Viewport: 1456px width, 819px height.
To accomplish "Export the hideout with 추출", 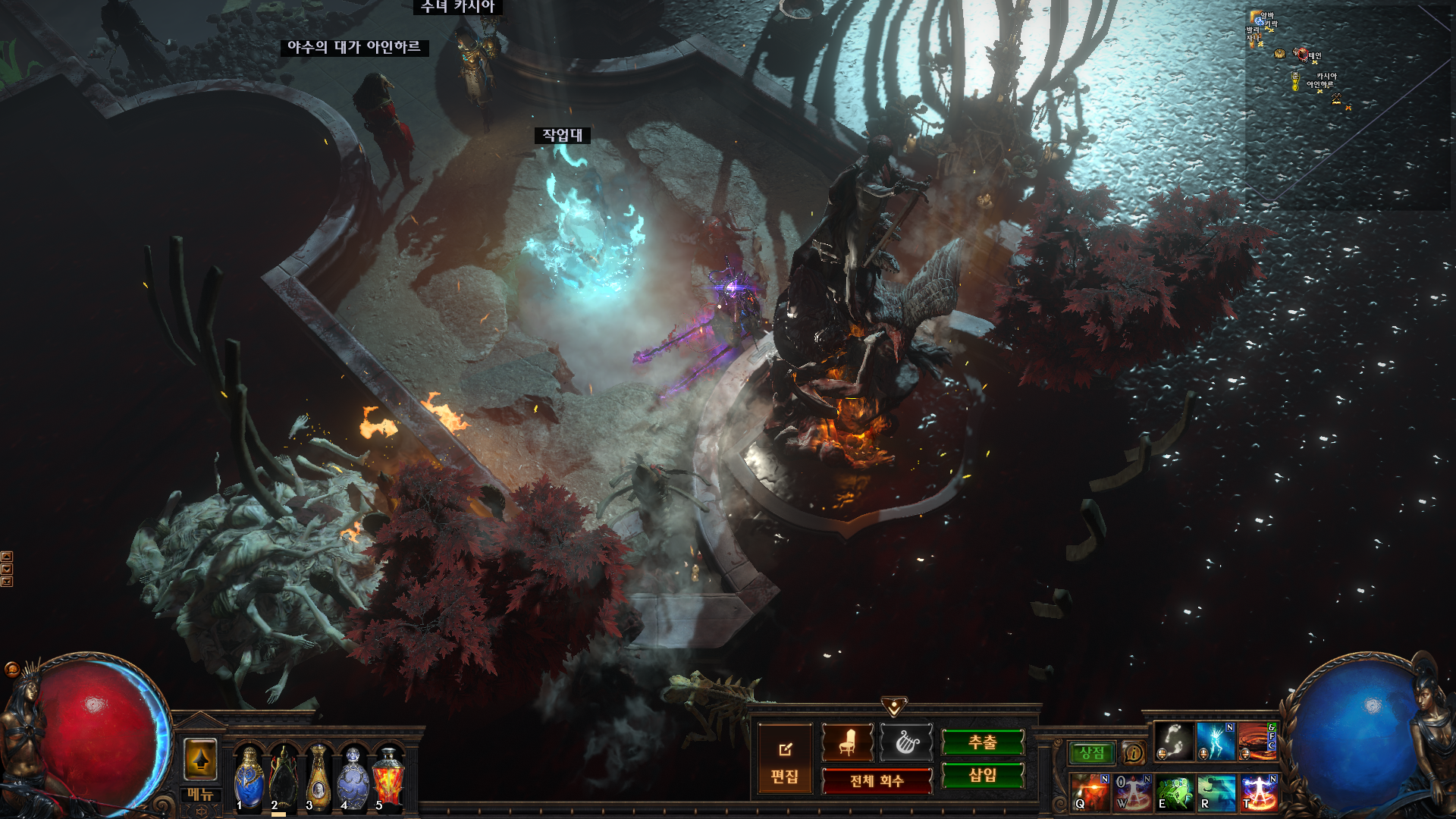I will (x=982, y=742).
